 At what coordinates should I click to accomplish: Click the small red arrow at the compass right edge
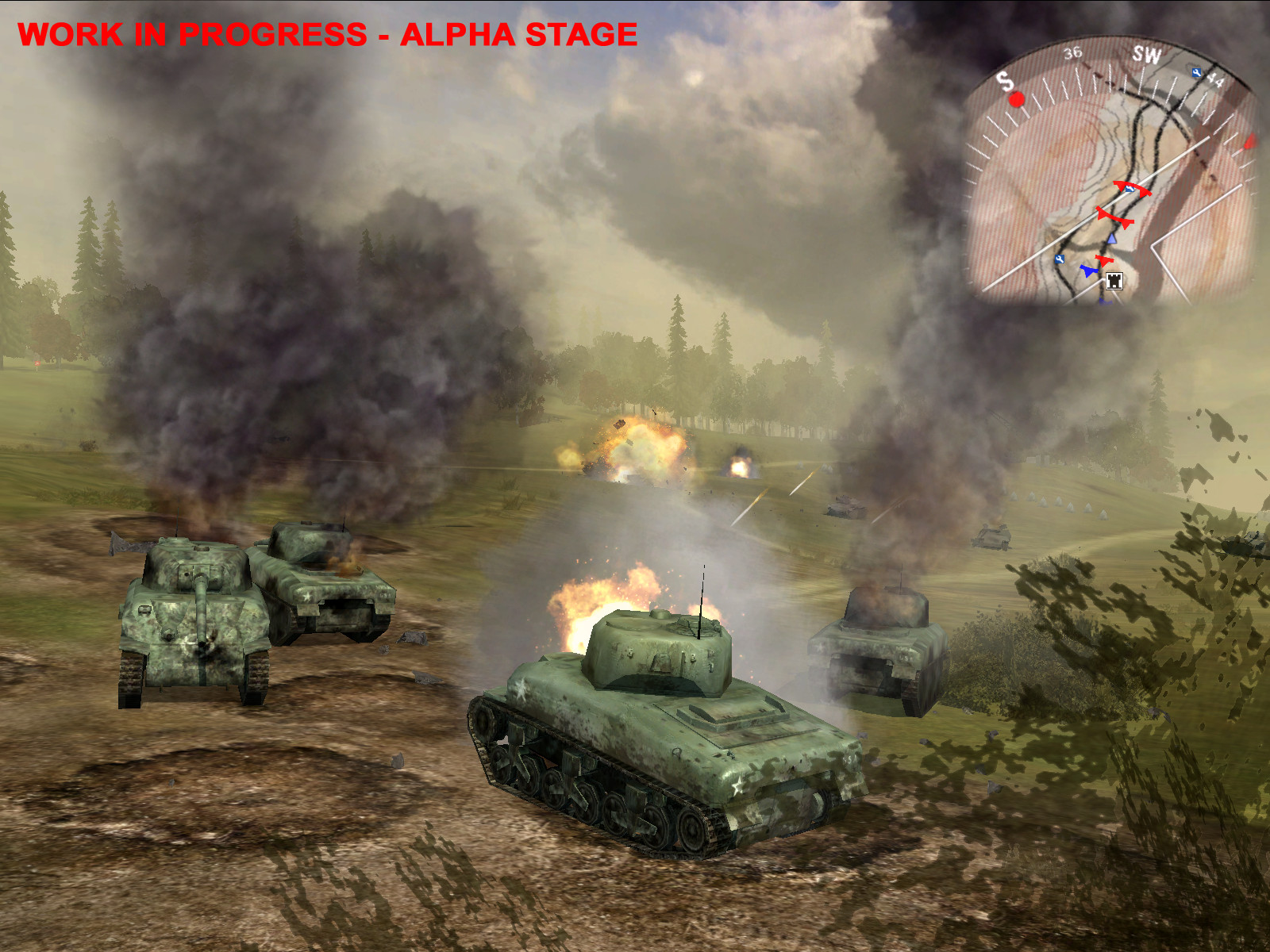coord(1251,141)
